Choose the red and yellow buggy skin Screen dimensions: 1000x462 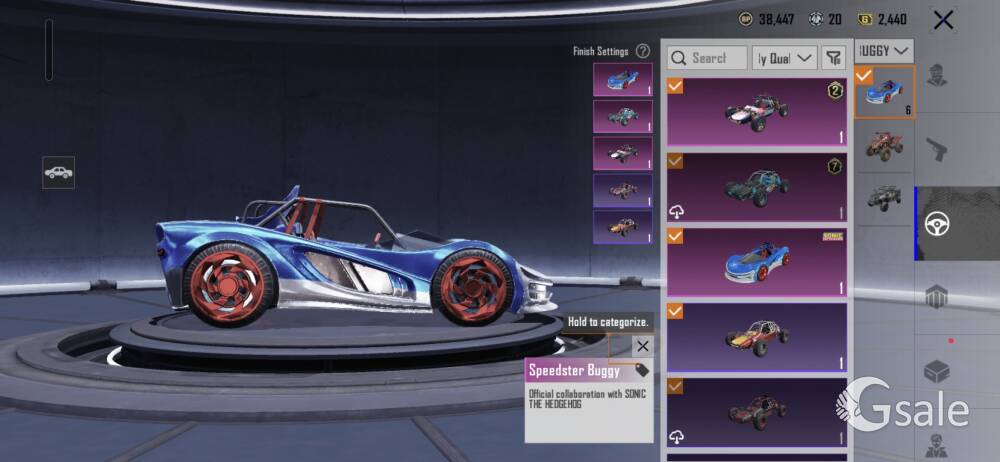[x=757, y=337]
